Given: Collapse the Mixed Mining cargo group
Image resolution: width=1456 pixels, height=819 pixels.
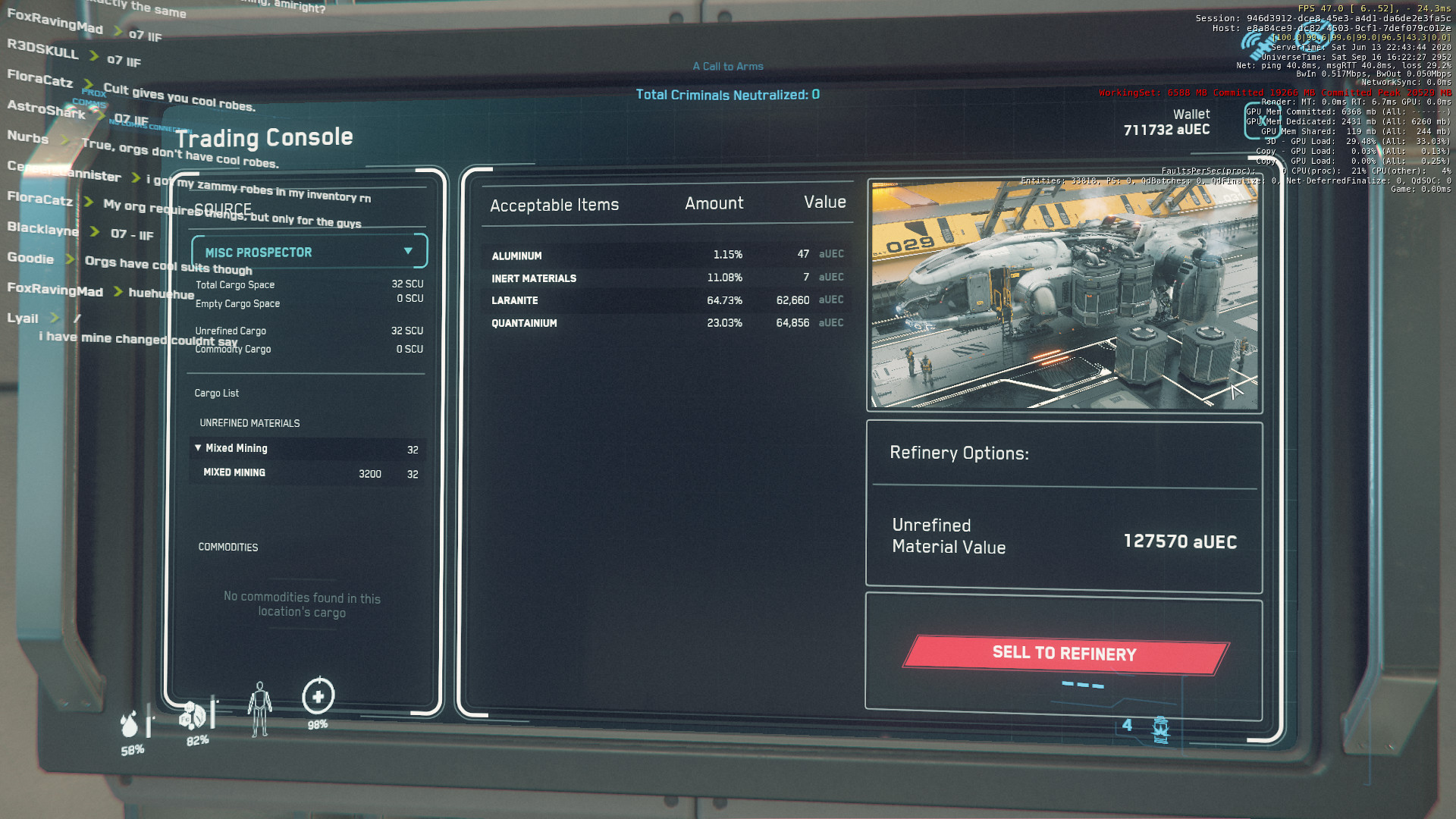Looking at the screenshot, I should point(199,448).
